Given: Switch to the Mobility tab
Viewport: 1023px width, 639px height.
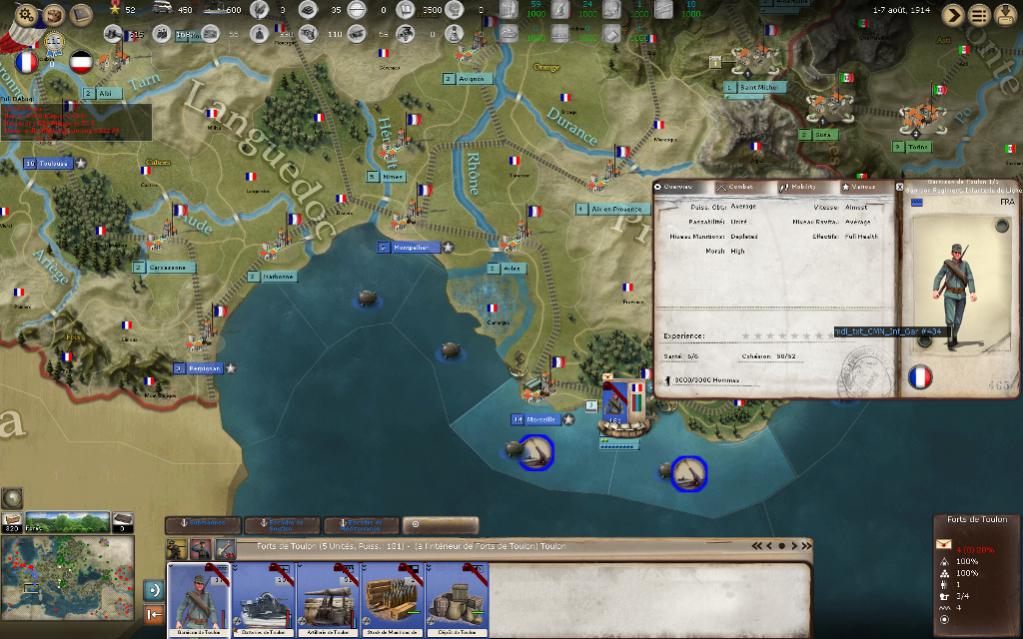Looking at the screenshot, I should pos(797,187).
